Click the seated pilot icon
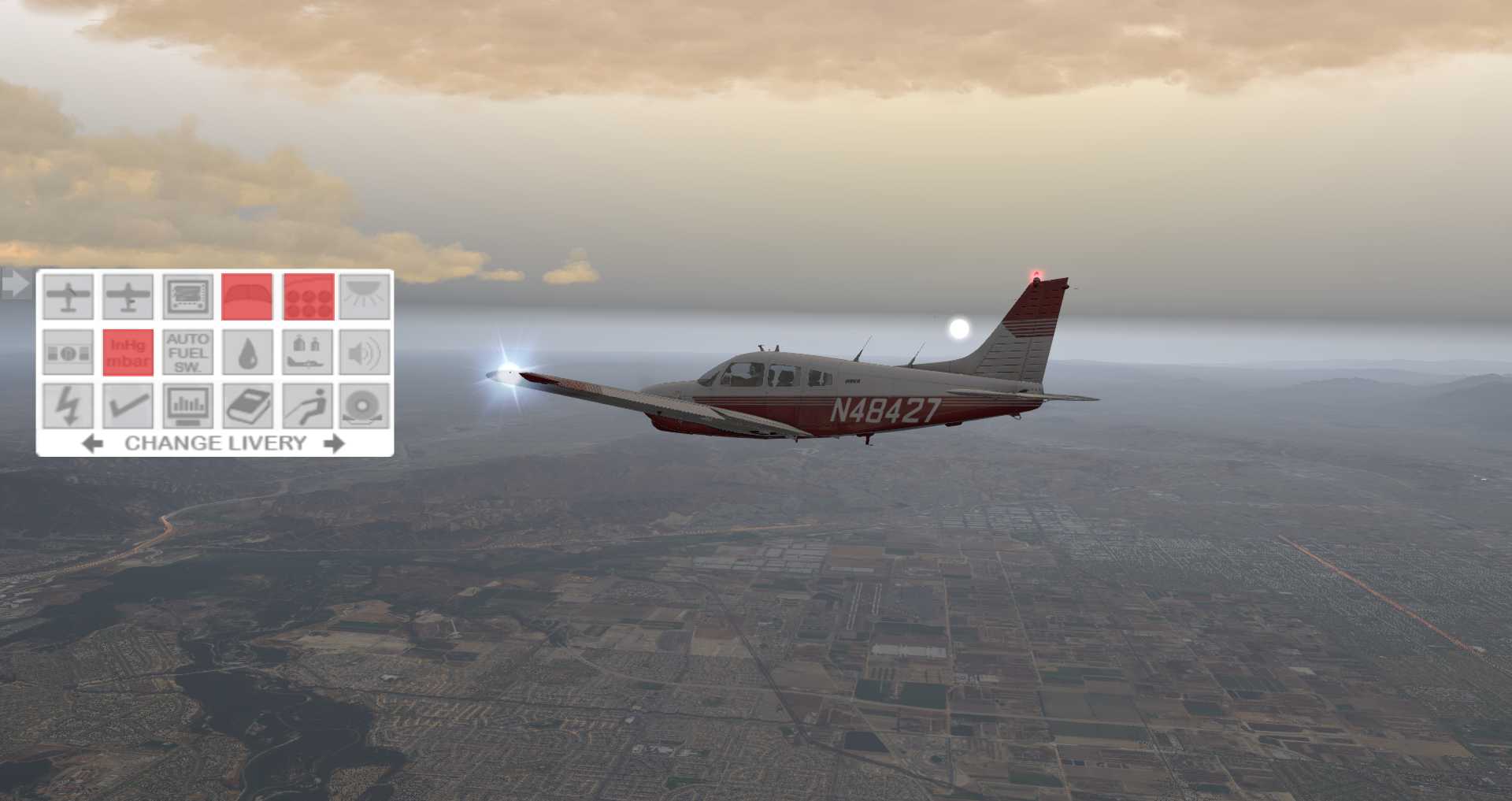This screenshot has height=801, width=1512. click(x=307, y=406)
